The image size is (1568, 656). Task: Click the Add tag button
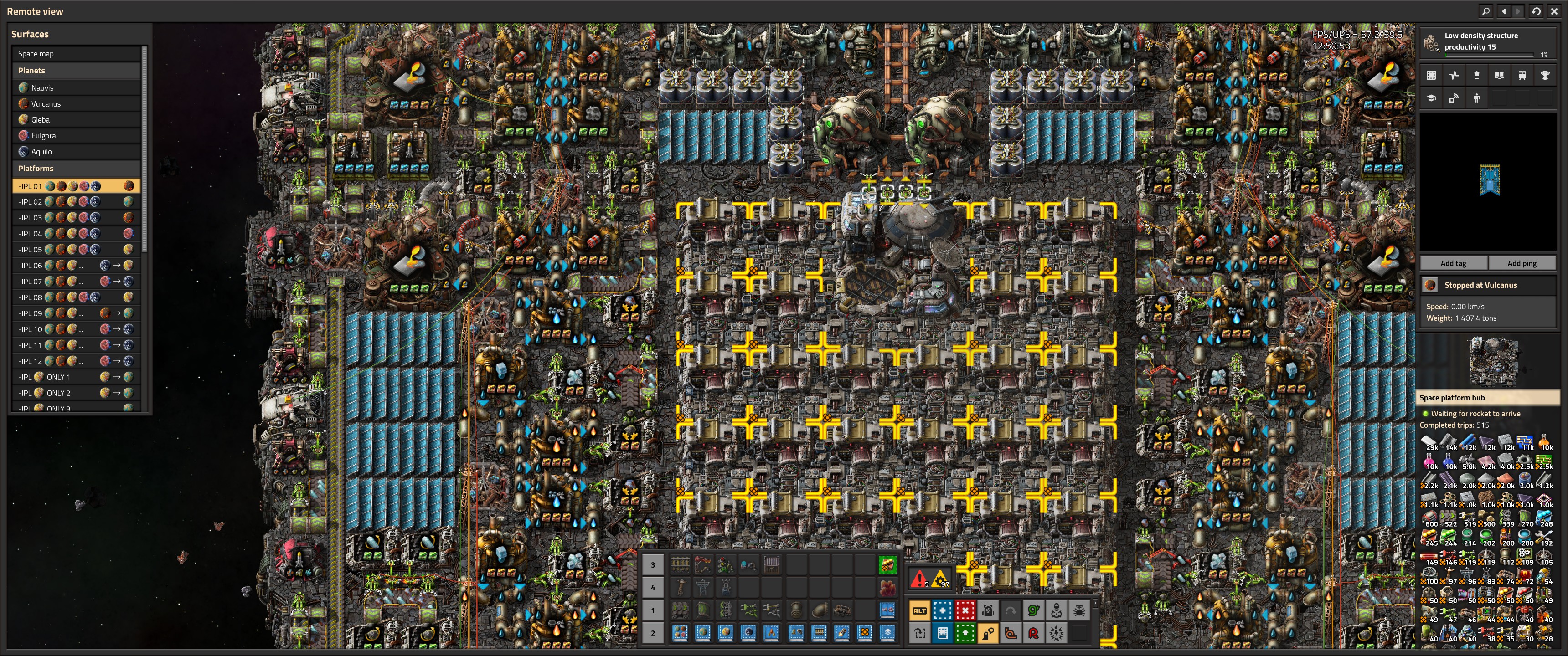click(1453, 263)
